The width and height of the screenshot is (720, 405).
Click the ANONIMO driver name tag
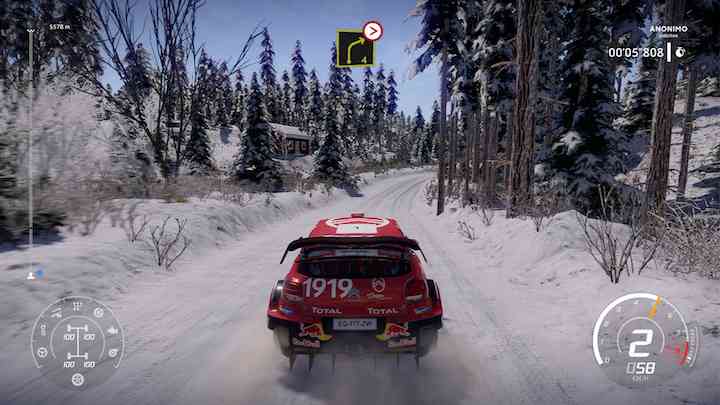tap(668, 30)
